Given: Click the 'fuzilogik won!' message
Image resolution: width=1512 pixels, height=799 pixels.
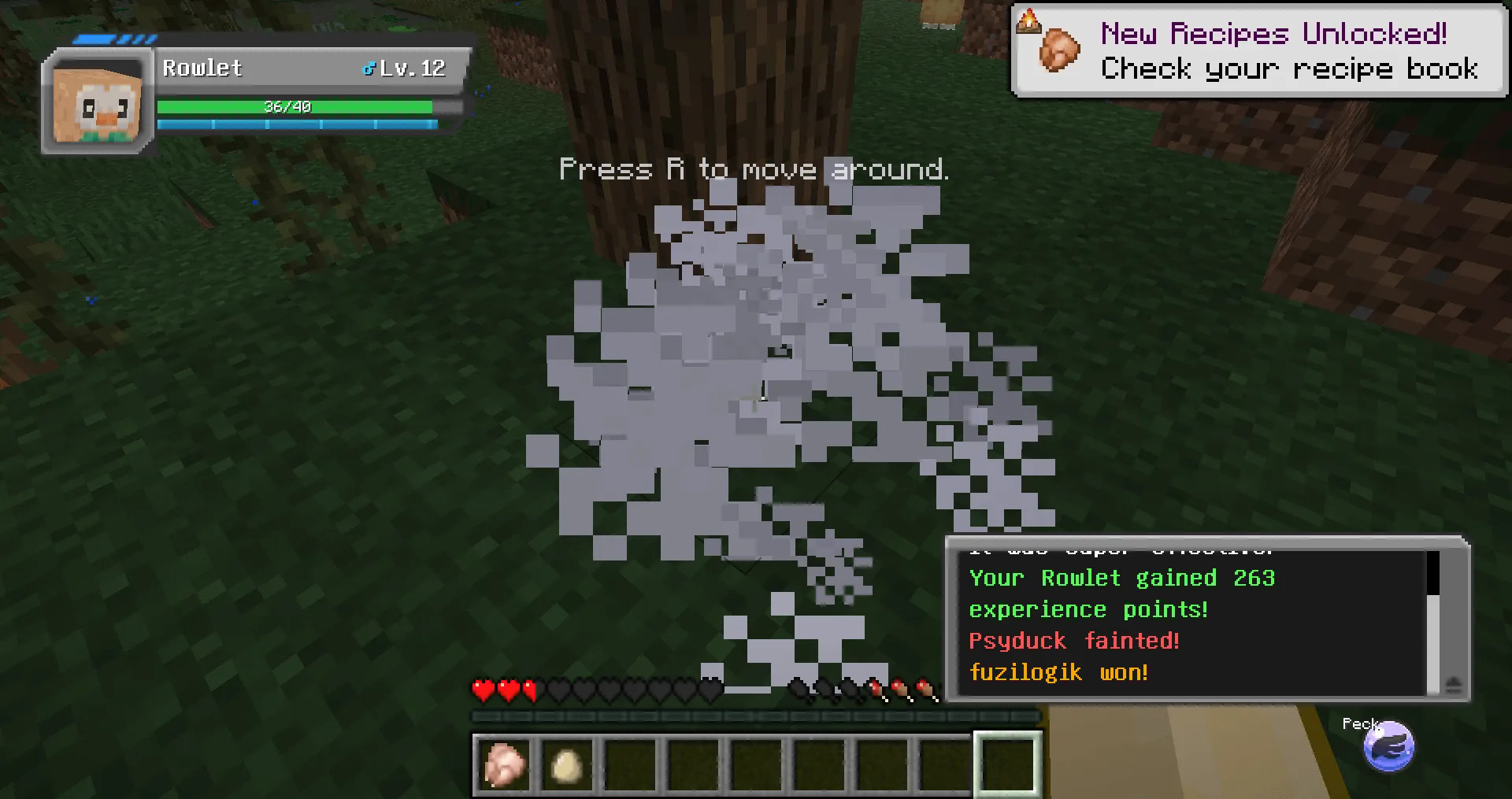Looking at the screenshot, I should click(x=1058, y=671).
